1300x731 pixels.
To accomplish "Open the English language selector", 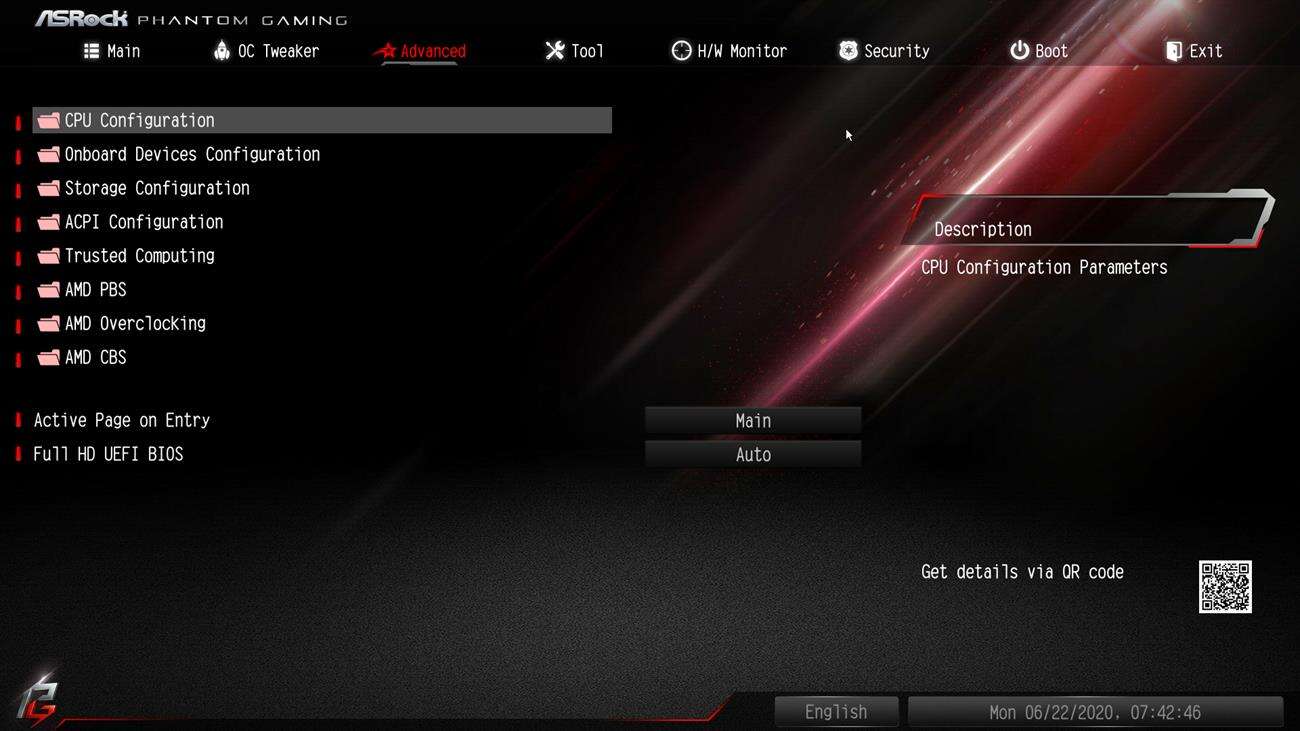I will click(x=836, y=711).
